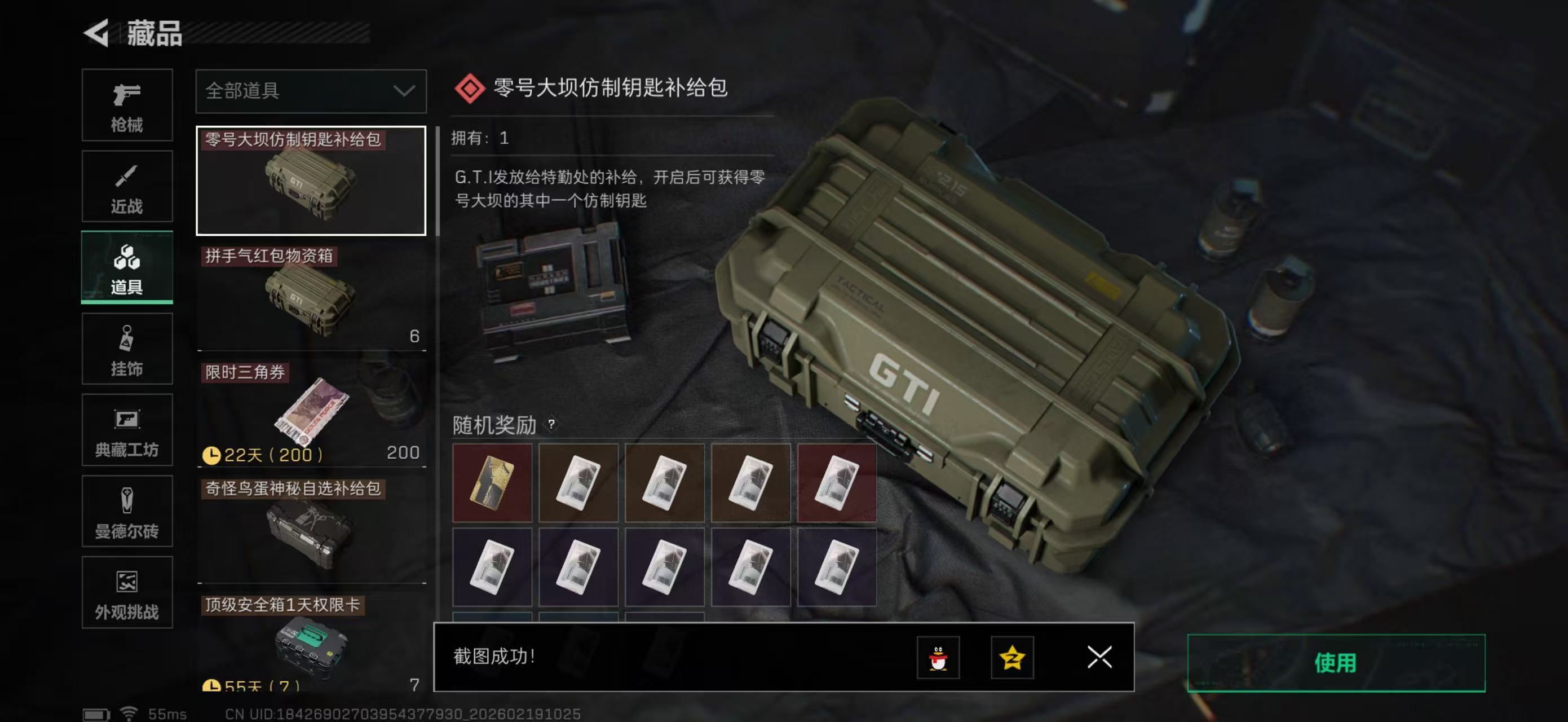This screenshot has width=1568, height=722.
Task: Click the golden key reward thumbnail
Action: pyautogui.click(x=493, y=482)
